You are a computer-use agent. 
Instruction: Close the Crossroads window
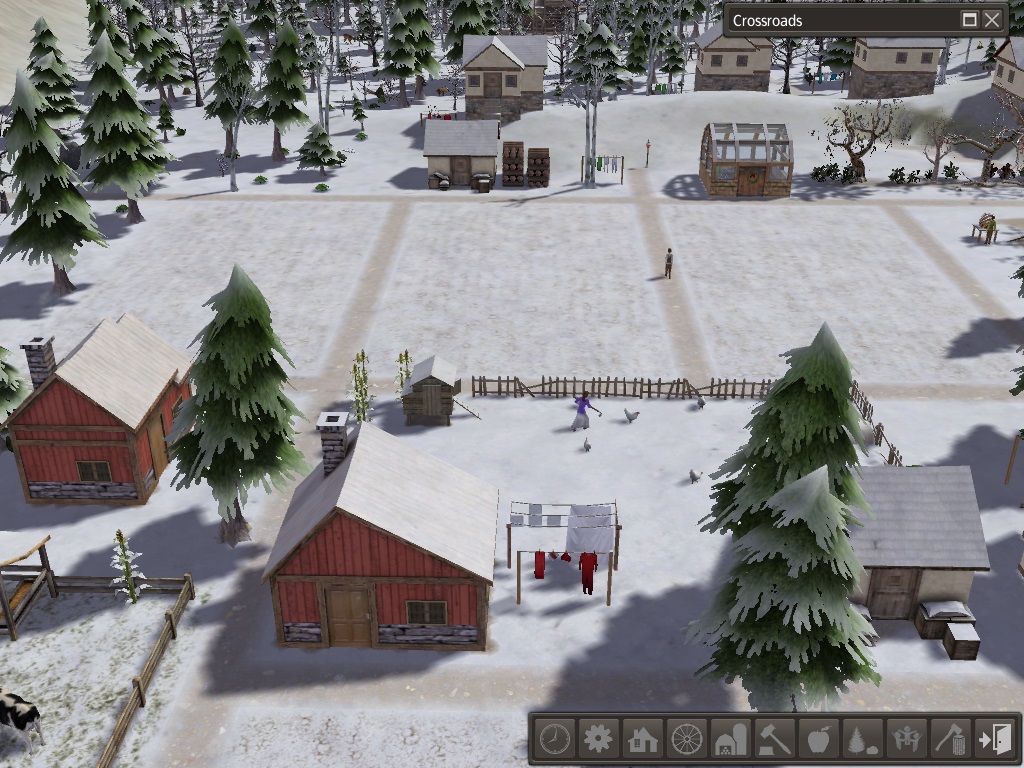pyautogui.click(x=992, y=20)
